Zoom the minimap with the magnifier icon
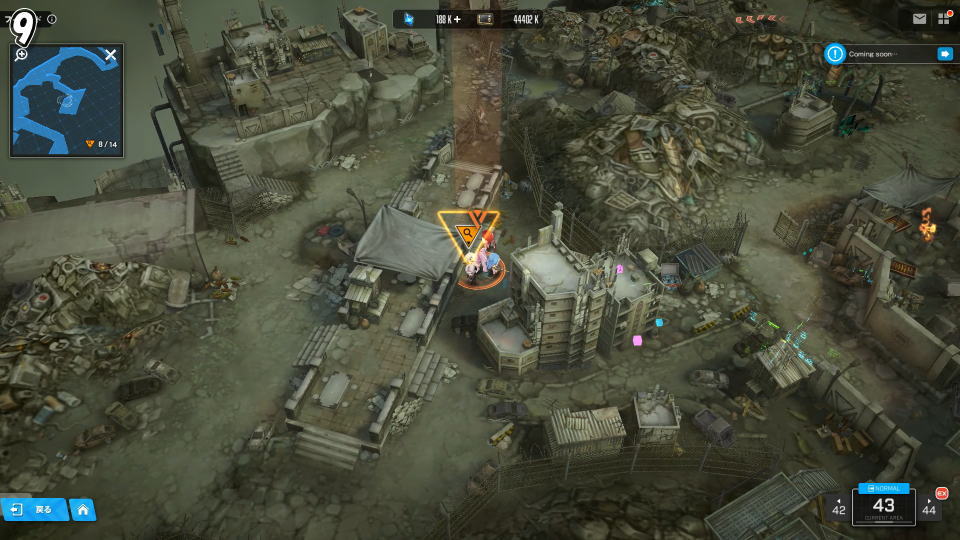The image size is (960, 540). [22, 55]
